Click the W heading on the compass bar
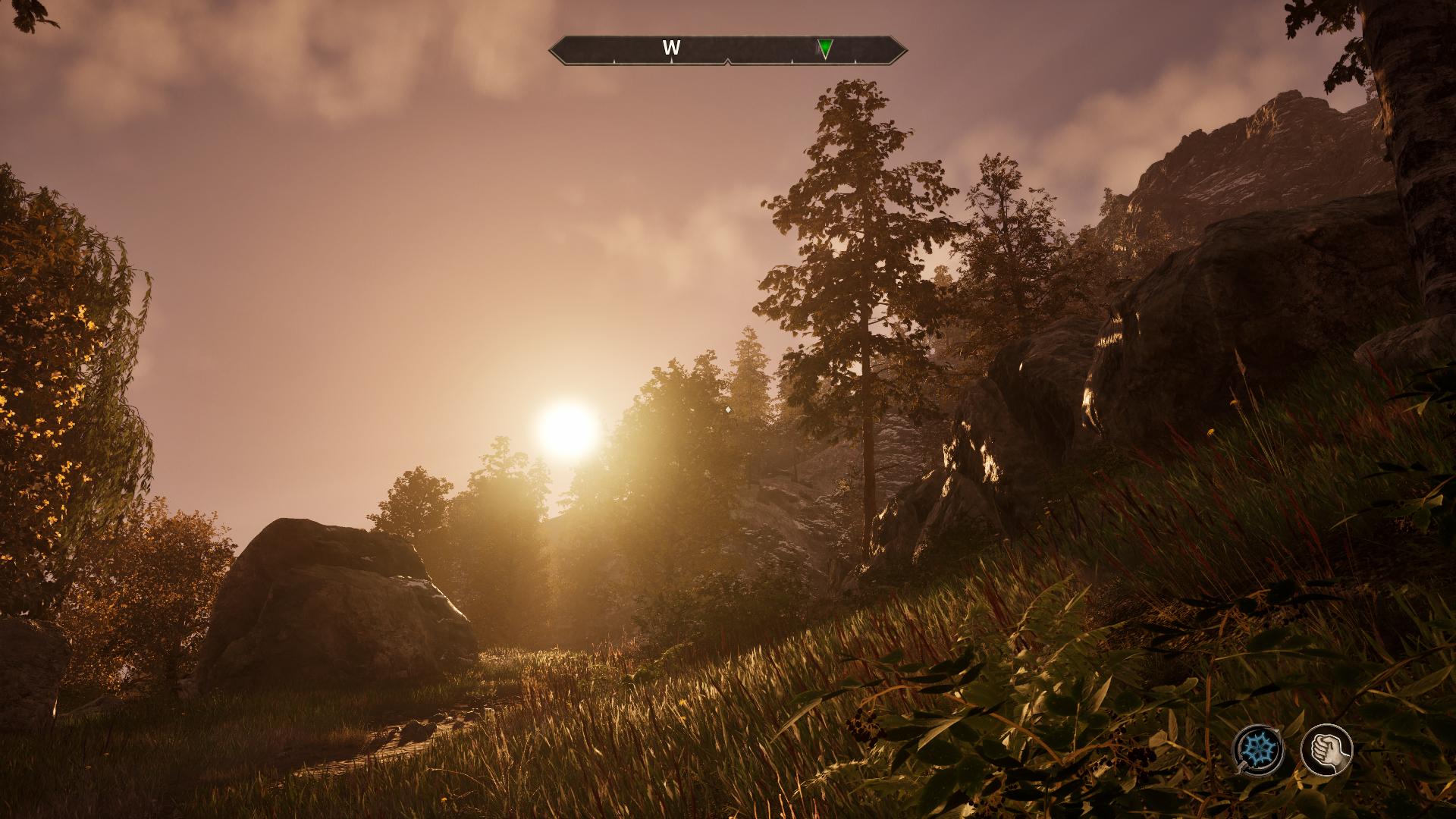This screenshot has height=819, width=1456. pos(671,49)
